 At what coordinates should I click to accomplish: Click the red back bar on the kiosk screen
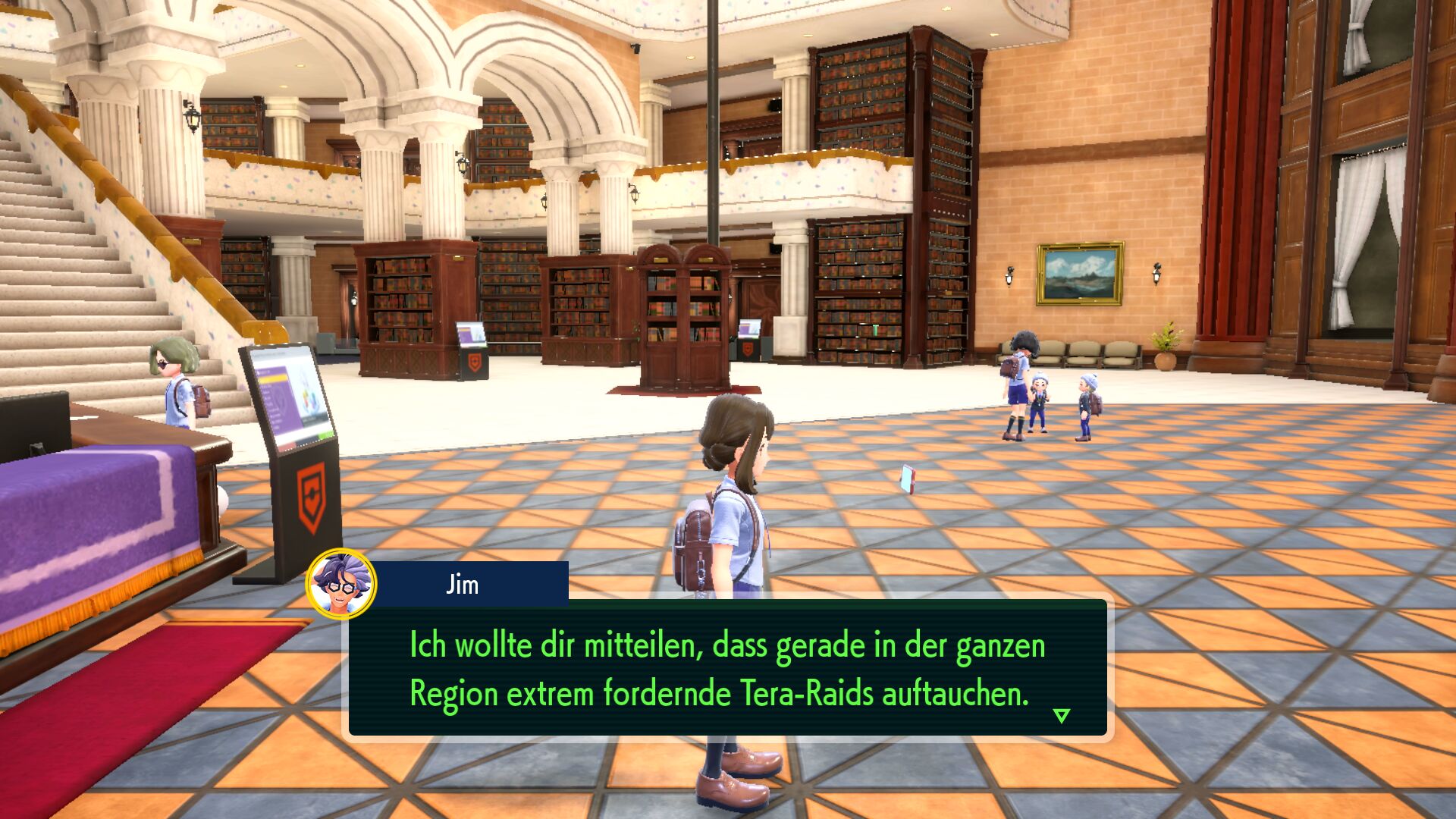point(288,446)
